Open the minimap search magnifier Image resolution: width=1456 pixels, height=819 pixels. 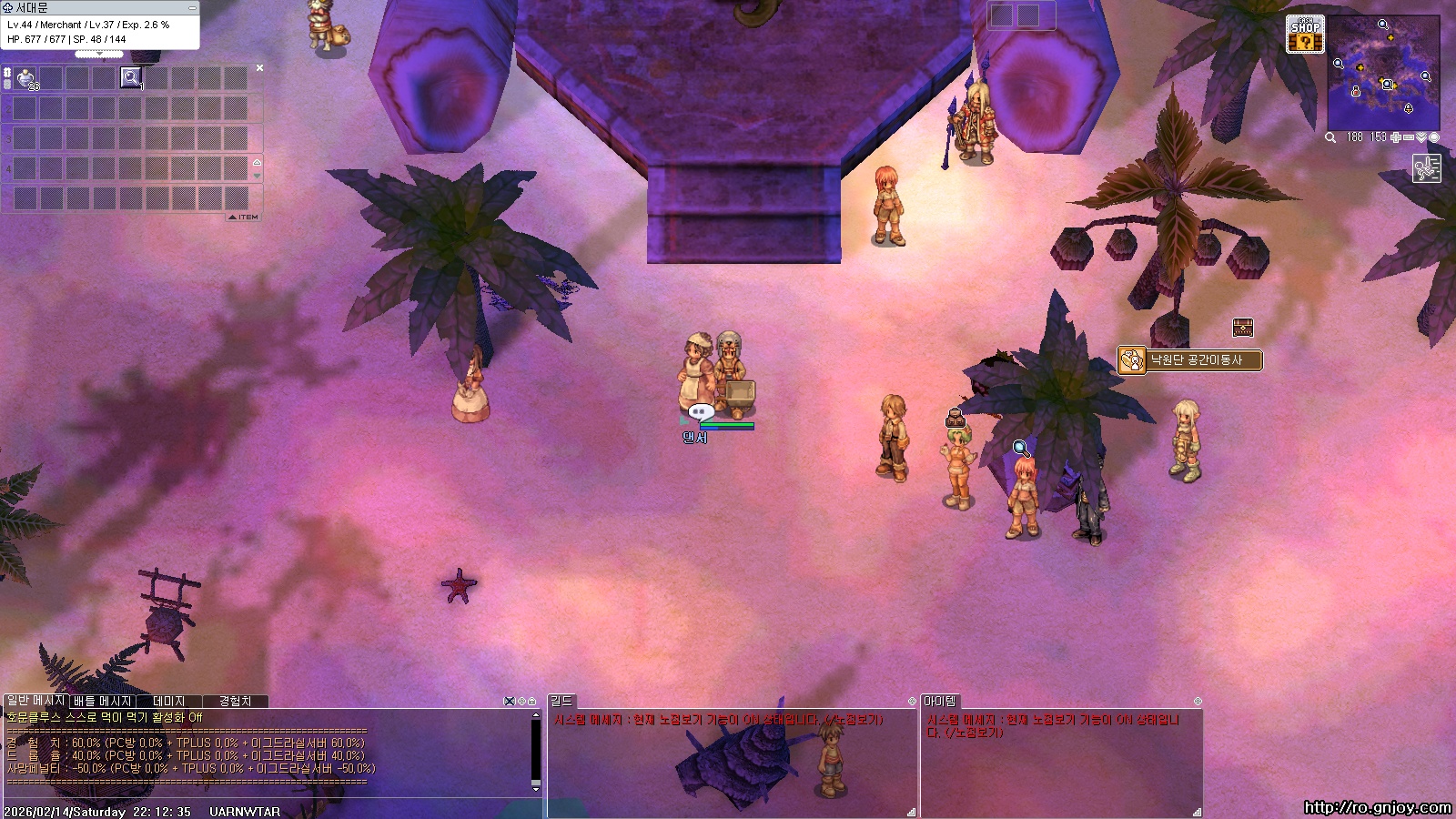pyautogui.click(x=1330, y=137)
